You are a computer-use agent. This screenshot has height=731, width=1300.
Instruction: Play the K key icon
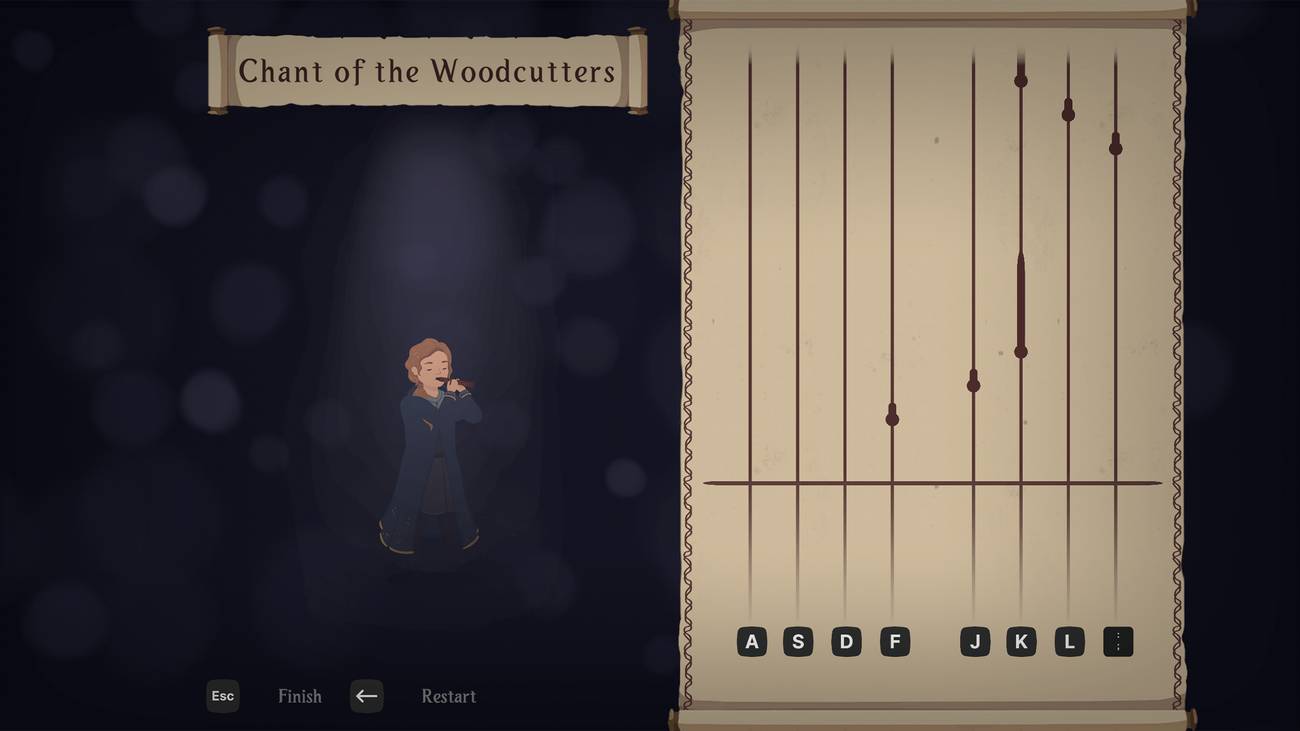click(x=1021, y=641)
